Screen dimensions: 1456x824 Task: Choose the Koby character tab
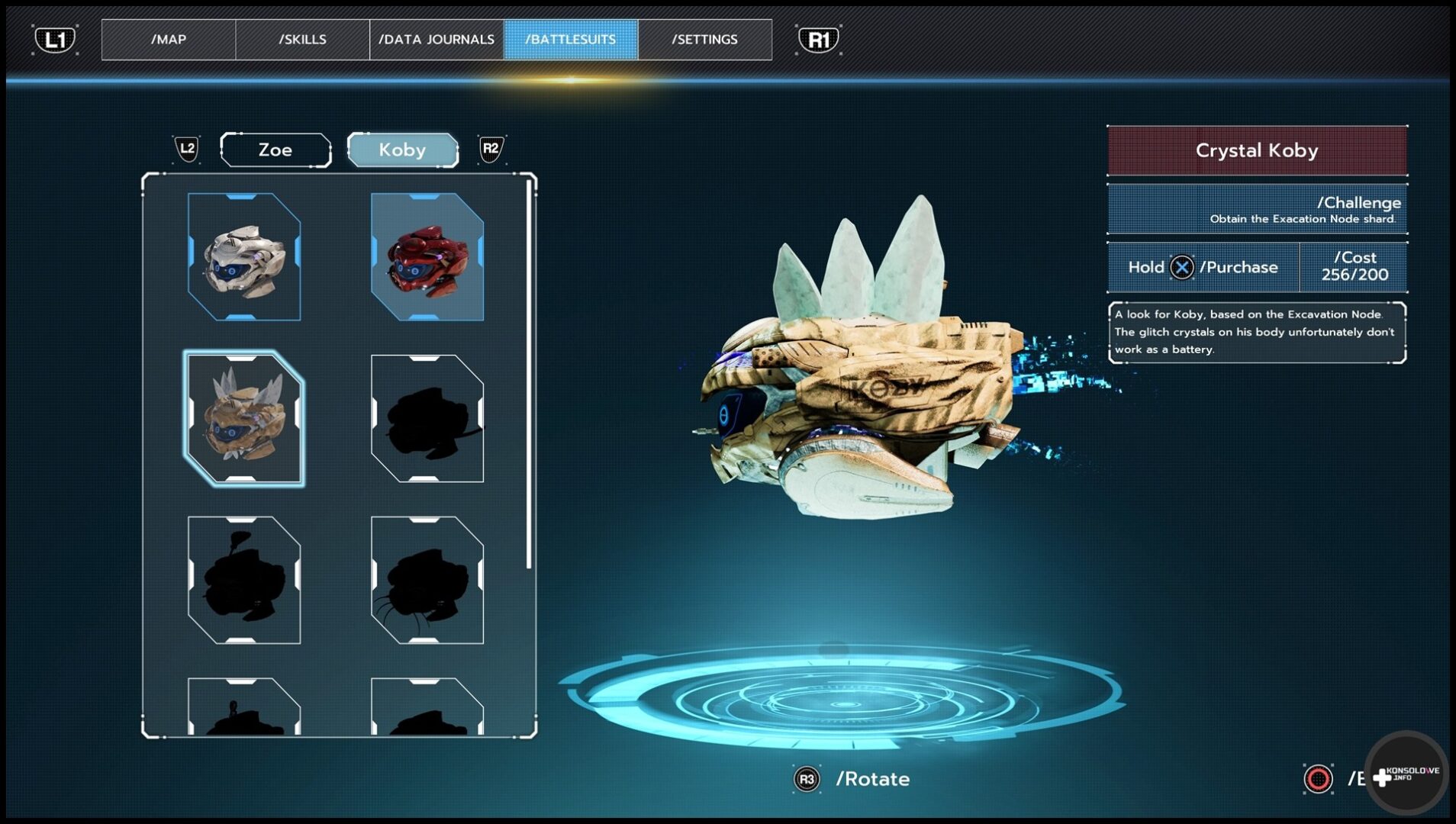[402, 150]
